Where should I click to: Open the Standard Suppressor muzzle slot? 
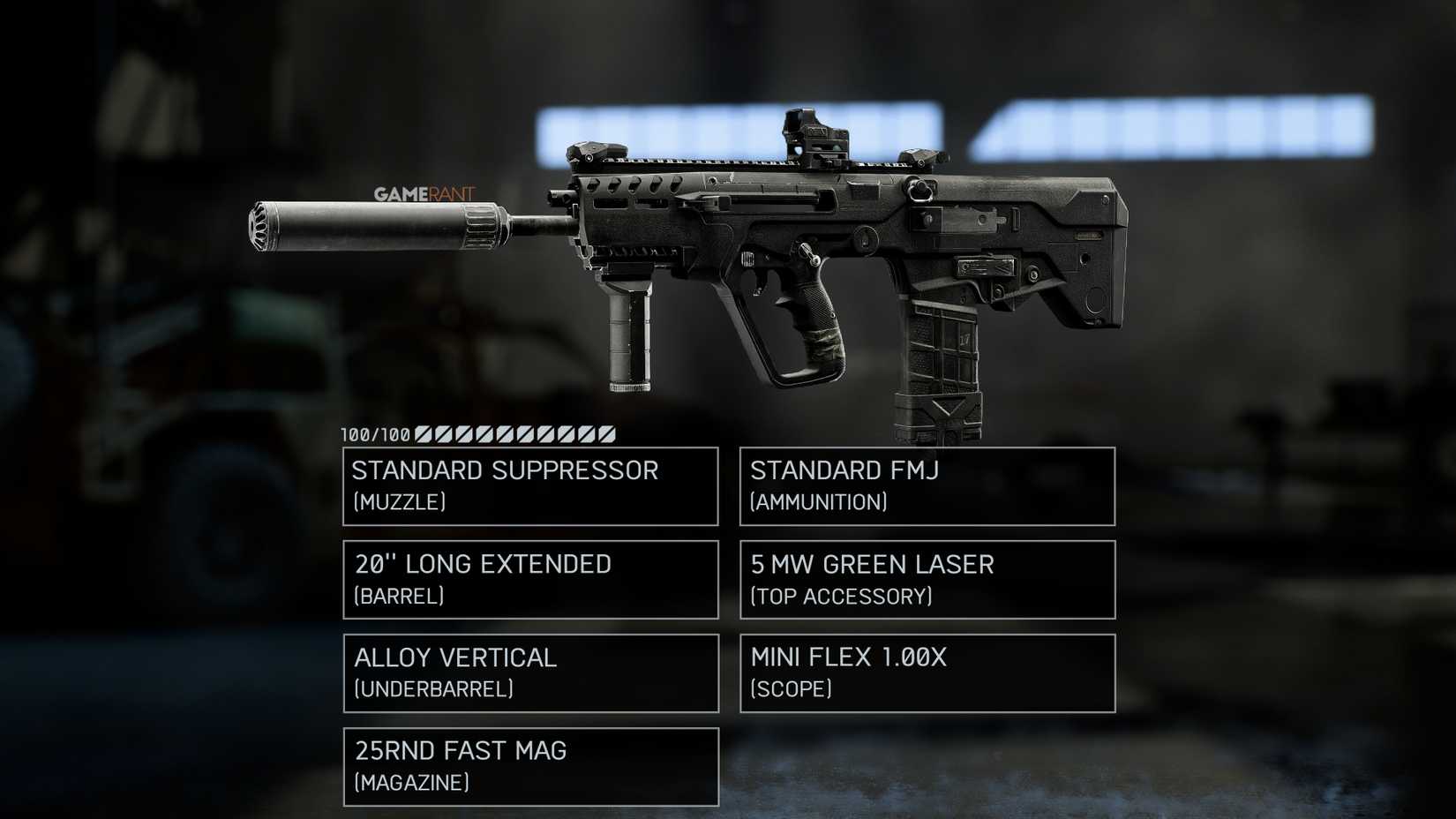529,485
